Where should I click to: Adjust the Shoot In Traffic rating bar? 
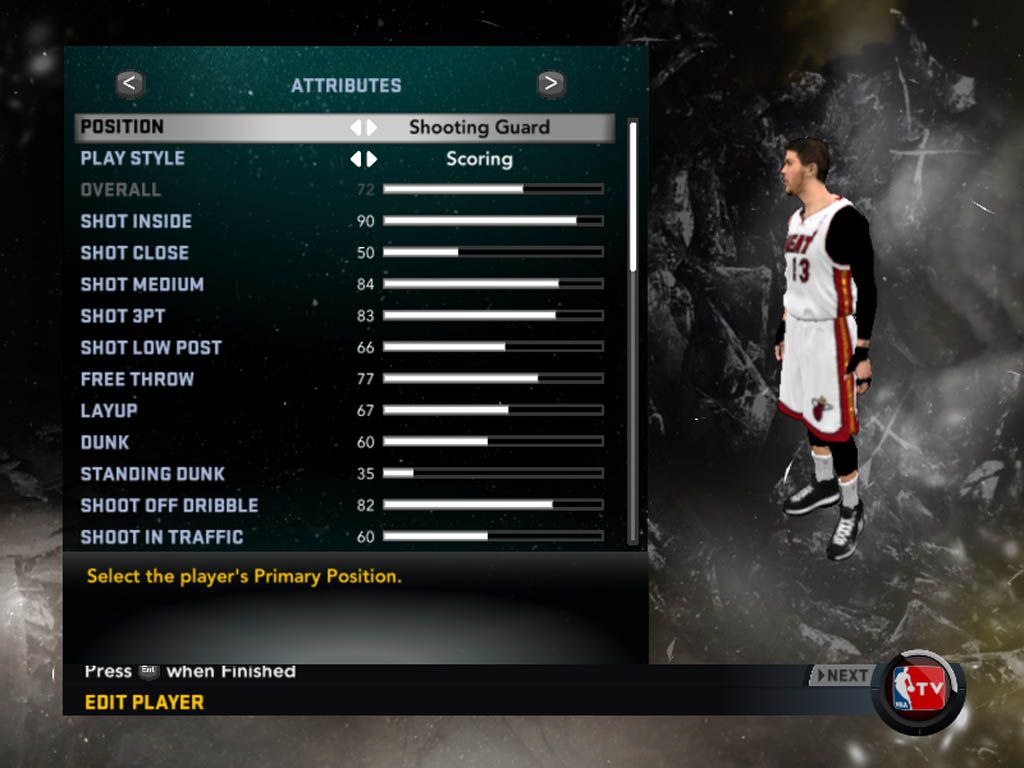tap(492, 537)
